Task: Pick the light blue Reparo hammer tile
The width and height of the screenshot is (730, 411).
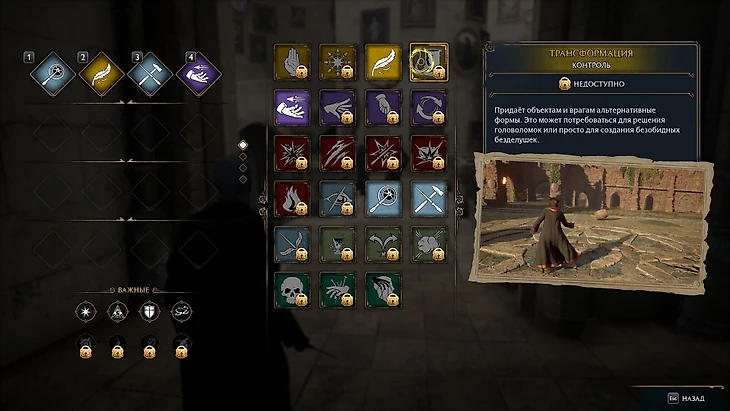Action: 428,198
